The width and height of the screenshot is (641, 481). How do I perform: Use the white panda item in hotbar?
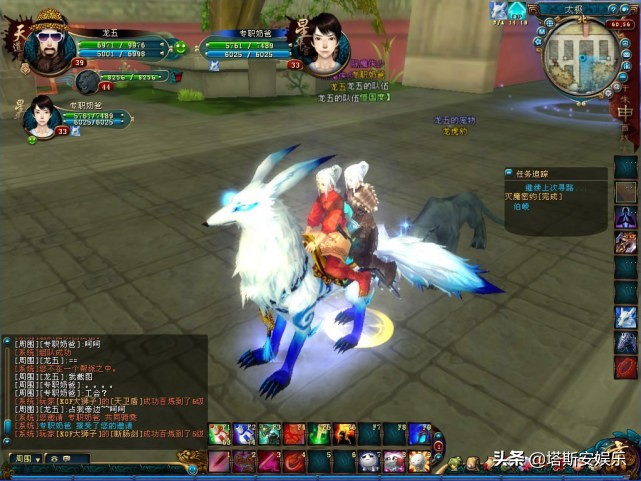coord(369,461)
